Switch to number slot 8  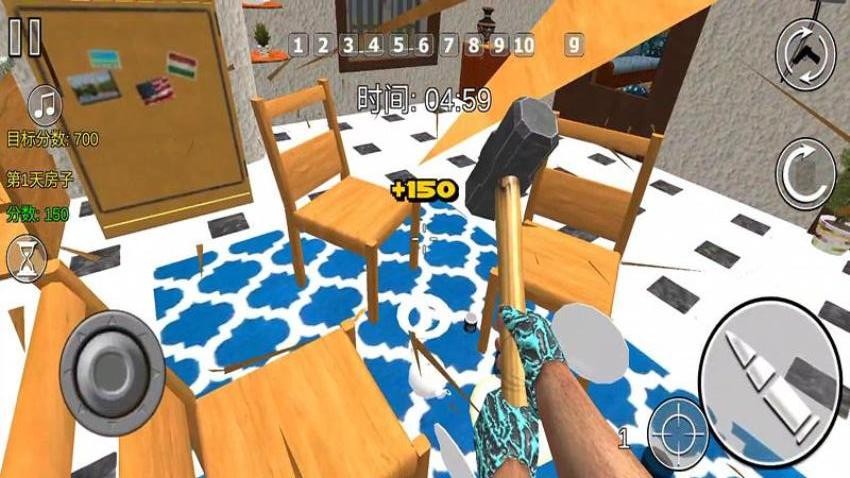pyautogui.click(x=473, y=45)
